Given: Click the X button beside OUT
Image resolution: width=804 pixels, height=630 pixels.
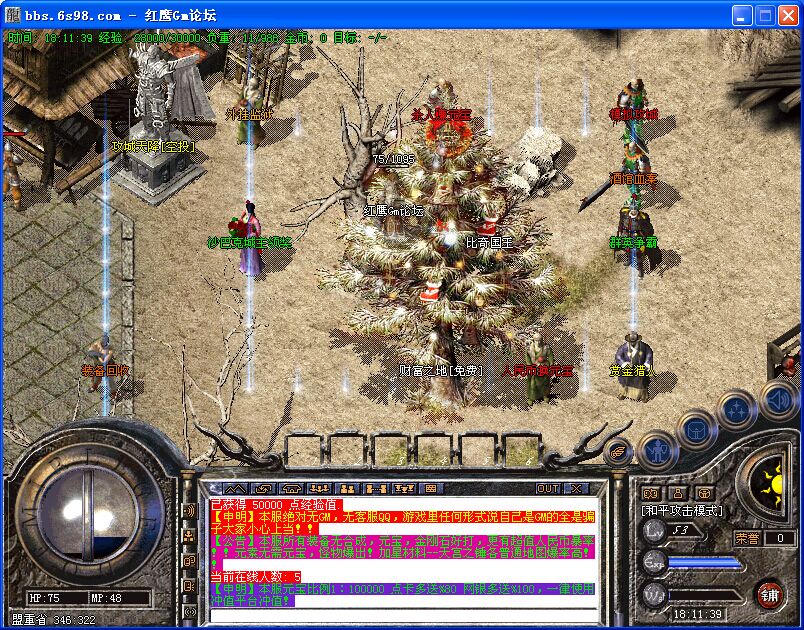Looking at the screenshot, I should [x=575, y=489].
